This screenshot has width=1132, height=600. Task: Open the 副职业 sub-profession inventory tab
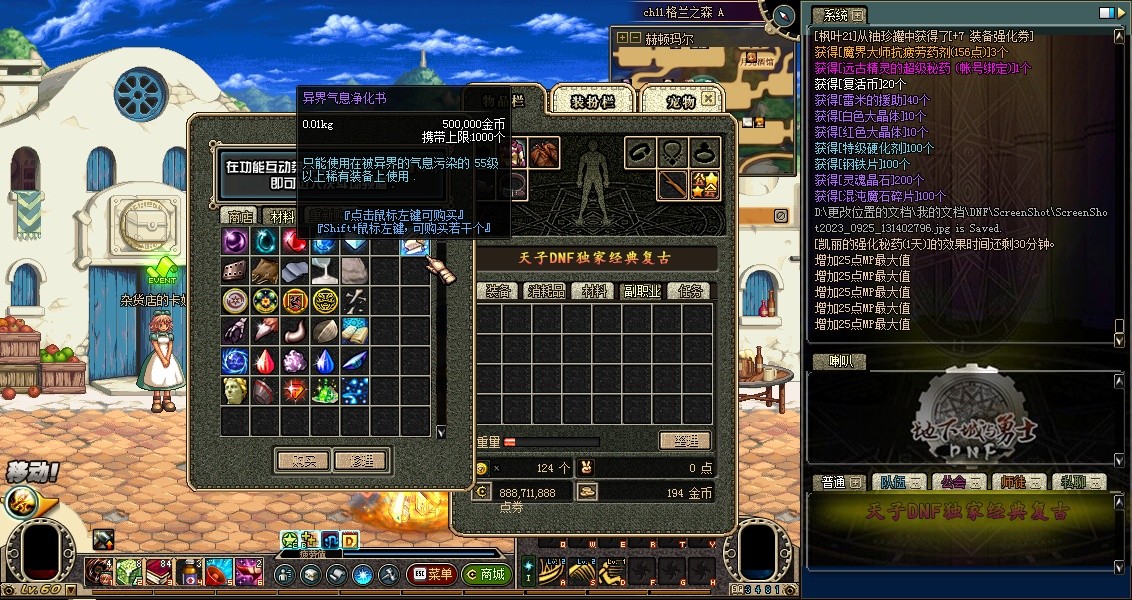[642, 291]
